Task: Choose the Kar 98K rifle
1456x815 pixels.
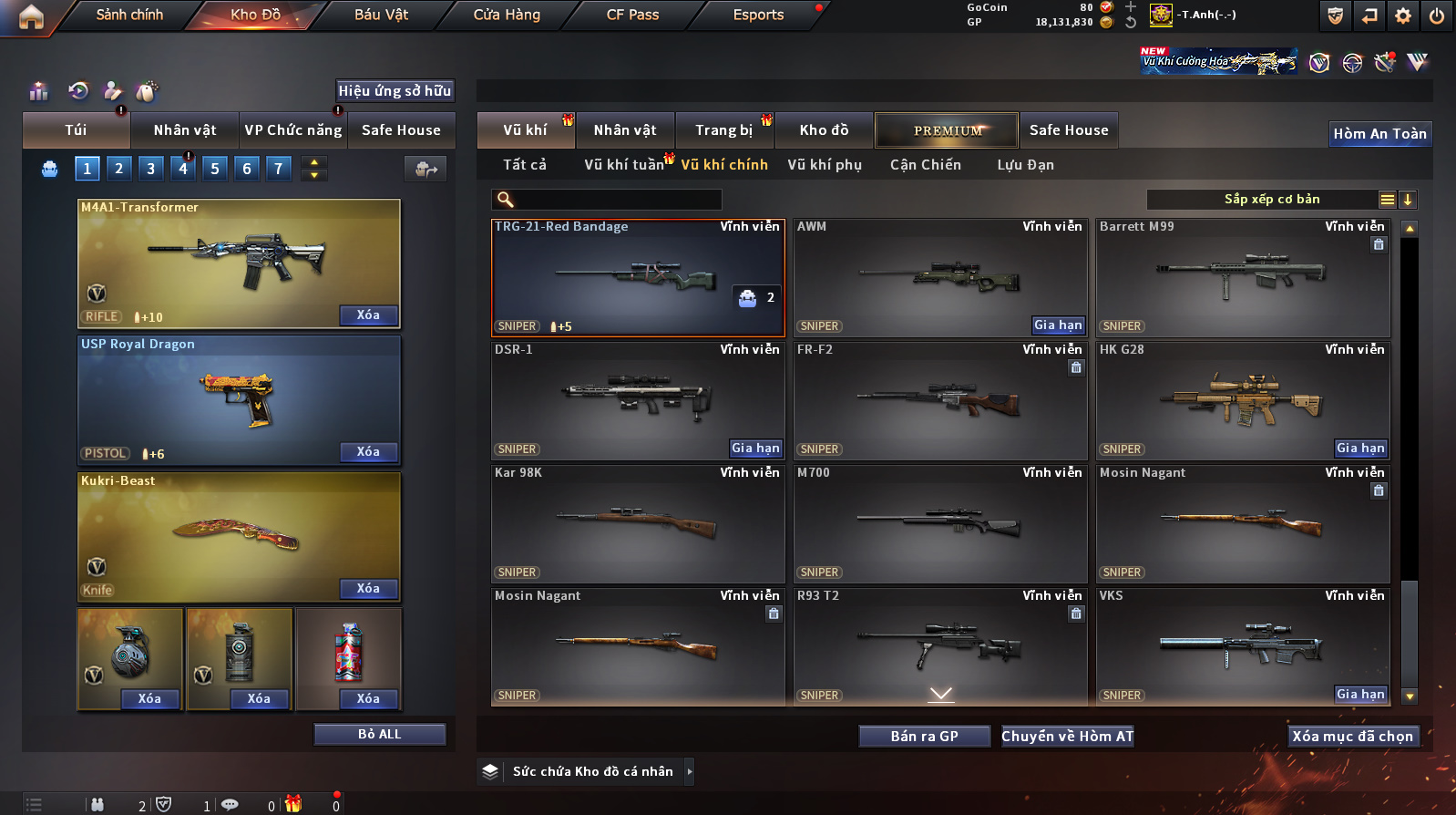Action: [638, 524]
